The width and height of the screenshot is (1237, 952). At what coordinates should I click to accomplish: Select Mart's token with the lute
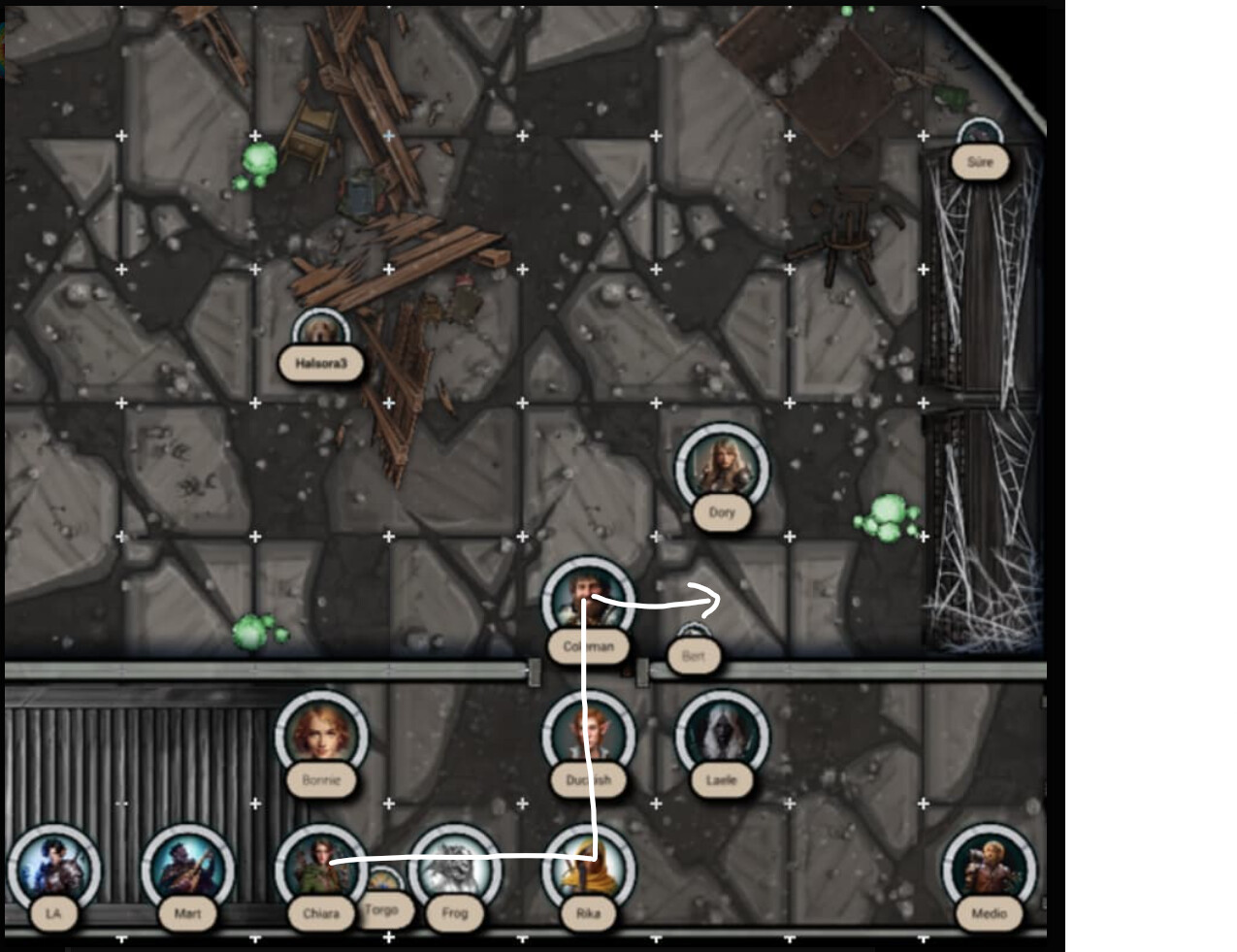click(187, 868)
